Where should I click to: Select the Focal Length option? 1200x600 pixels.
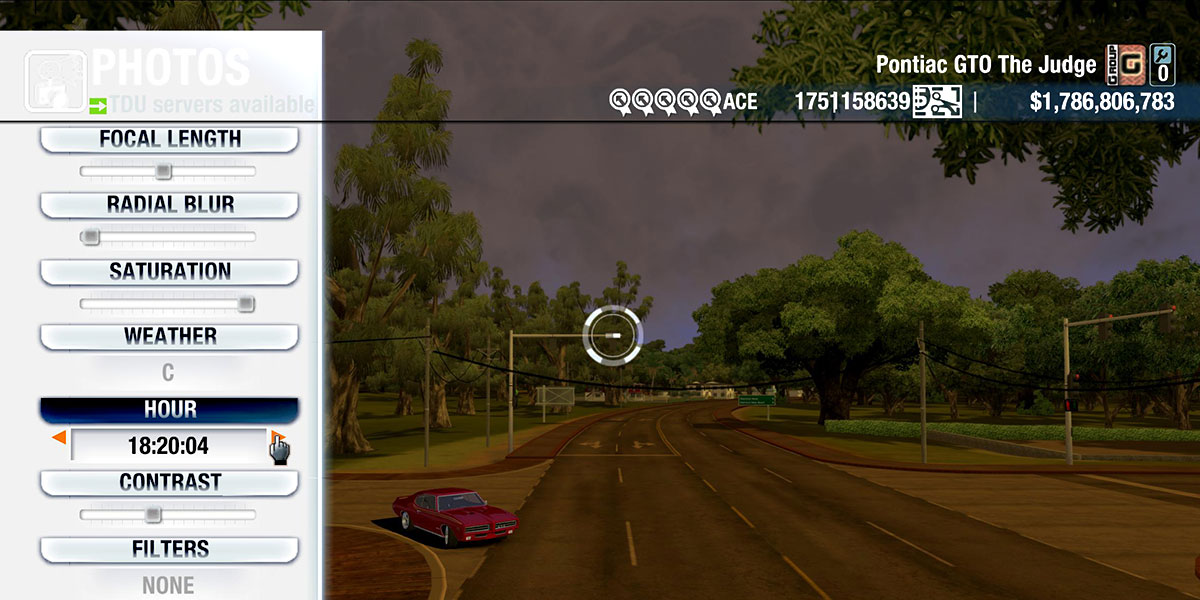coord(169,140)
